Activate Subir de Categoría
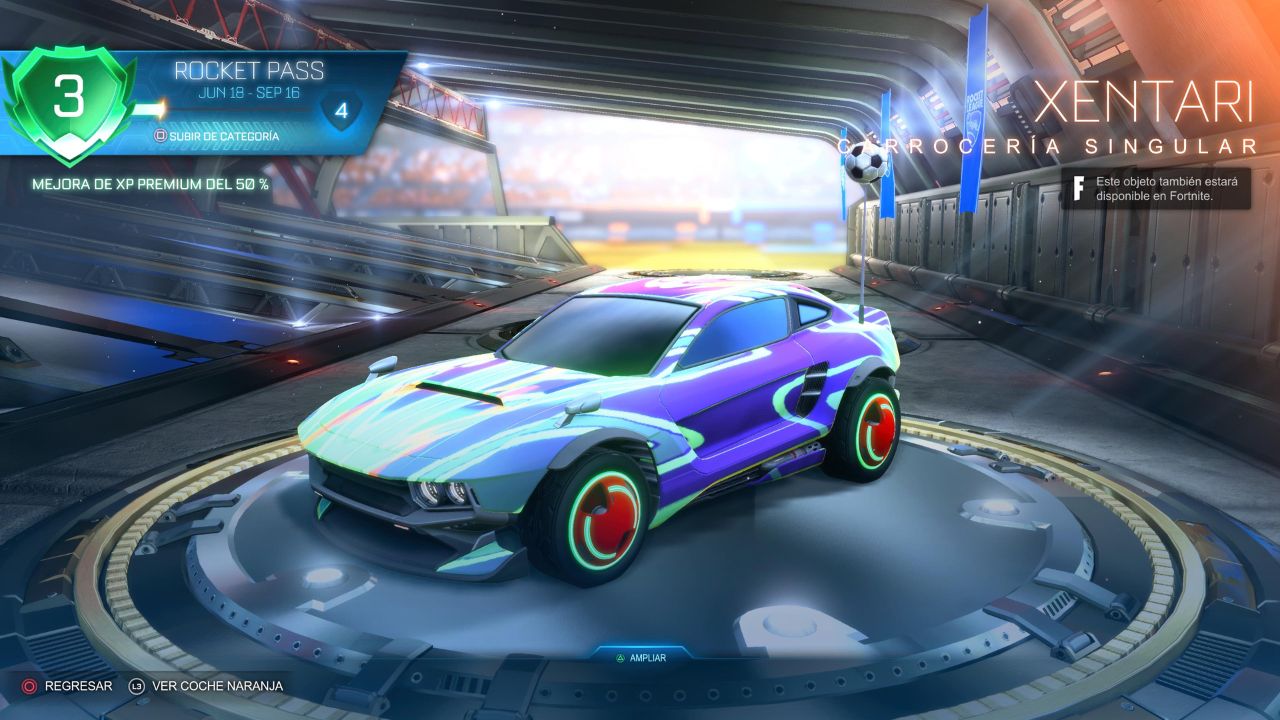 216,135
